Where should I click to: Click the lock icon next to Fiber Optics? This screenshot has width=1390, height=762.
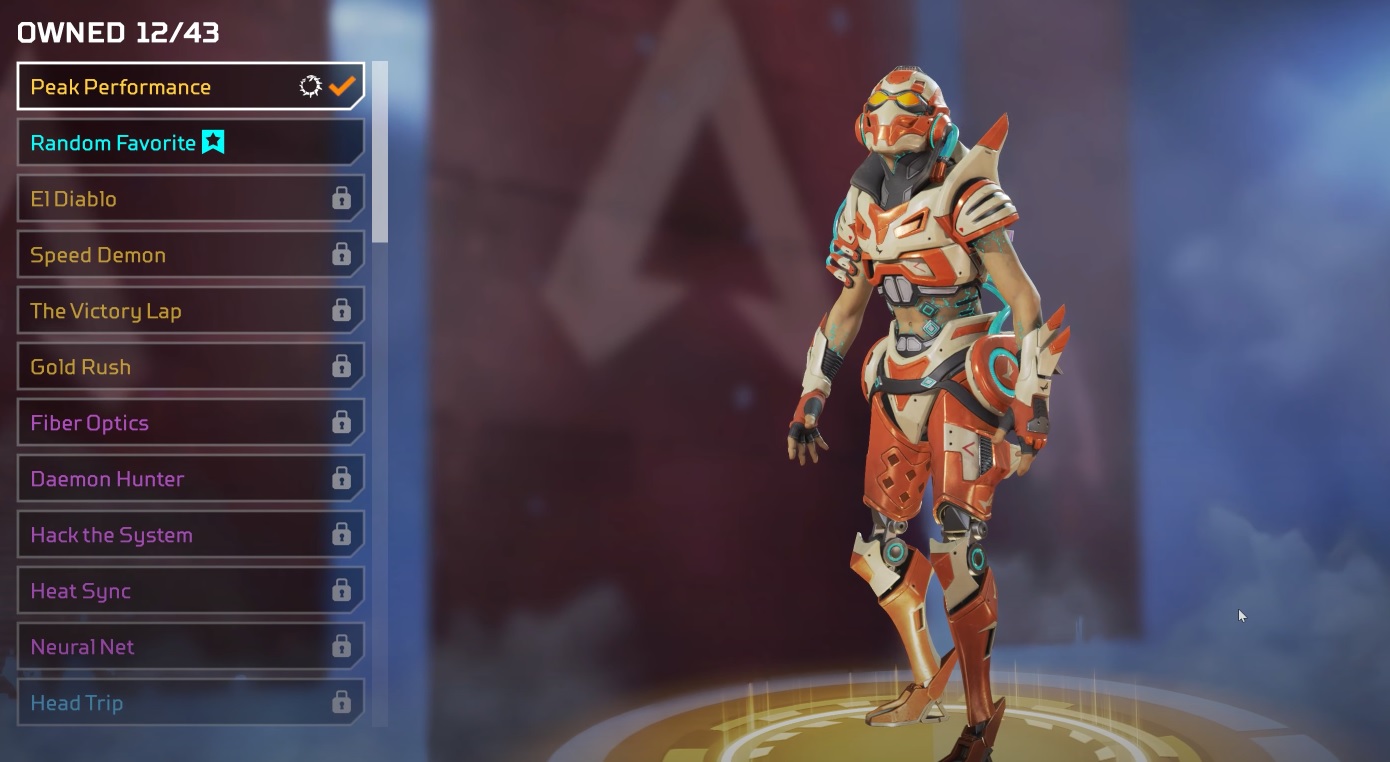coord(343,423)
